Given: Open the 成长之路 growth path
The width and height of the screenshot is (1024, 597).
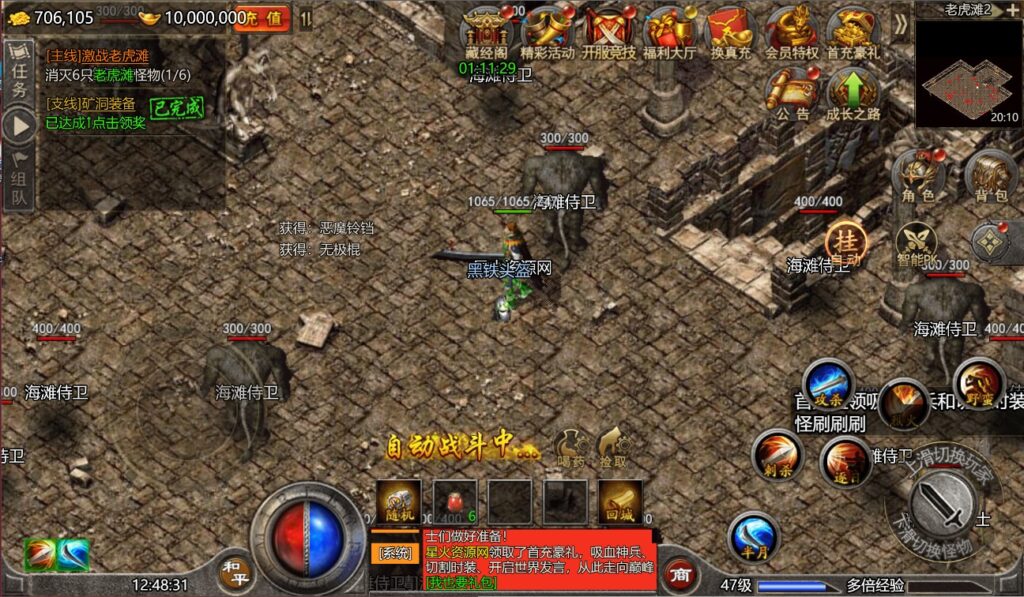Looking at the screenshot, I should click(x=853, y=93).
